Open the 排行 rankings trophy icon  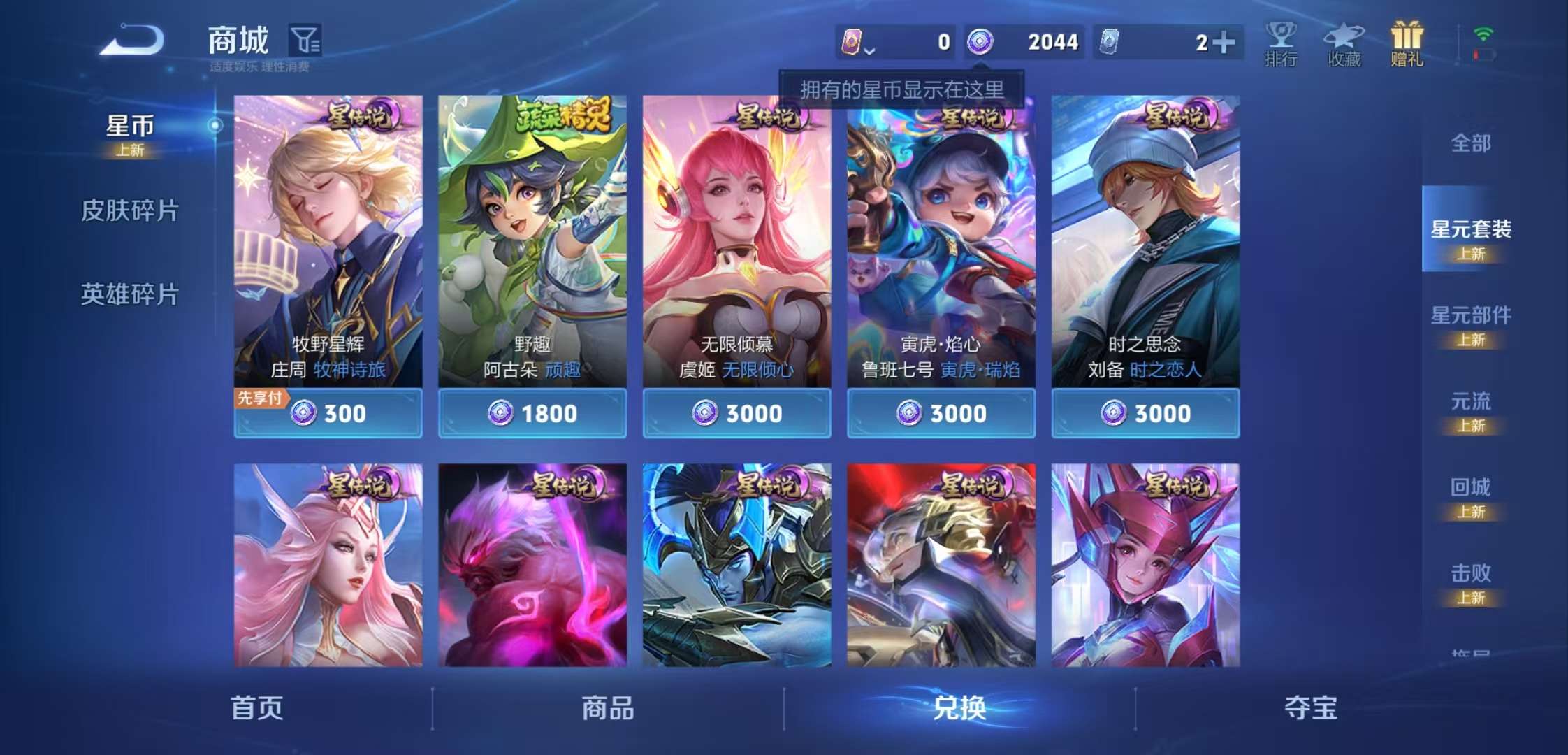click(x=1281, y=42)
